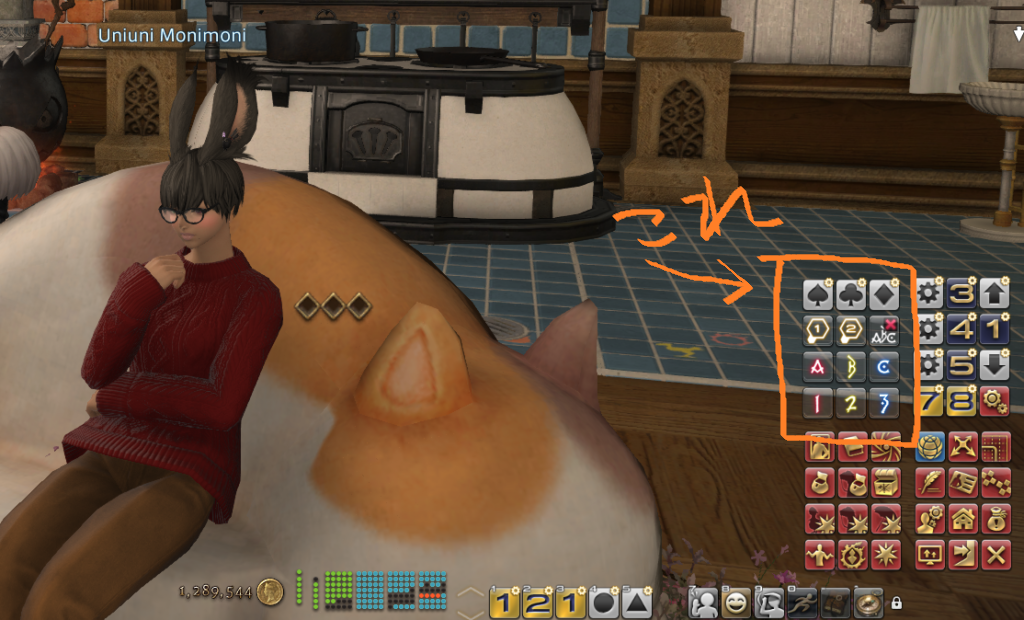Select the club macro icon
This screenshot has height=620, width=1024.
coord(851,295)
